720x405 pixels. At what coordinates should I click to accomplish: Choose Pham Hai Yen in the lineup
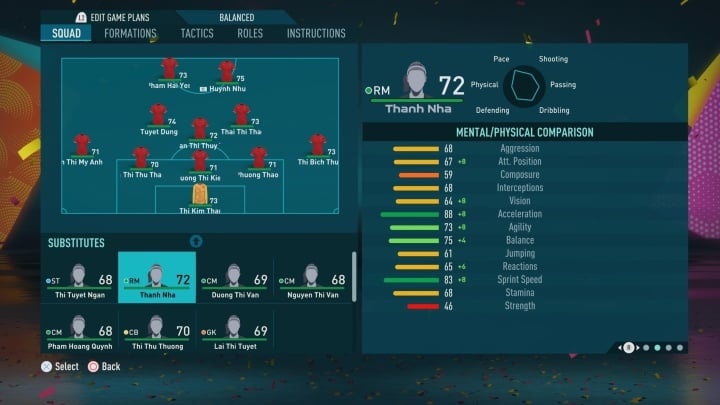tap(169, 70)
